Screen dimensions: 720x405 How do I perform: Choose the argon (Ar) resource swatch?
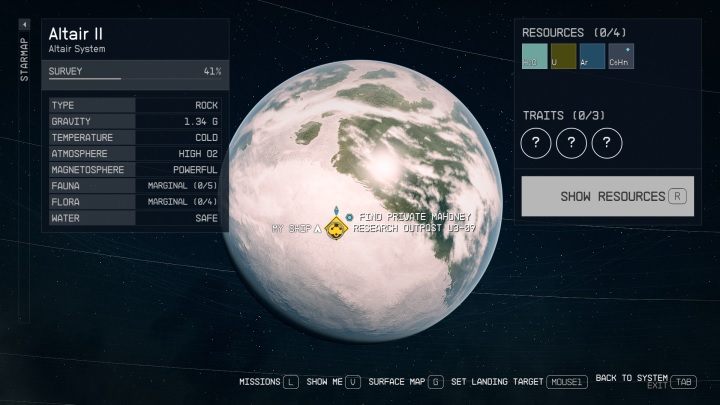click(592, 57)
